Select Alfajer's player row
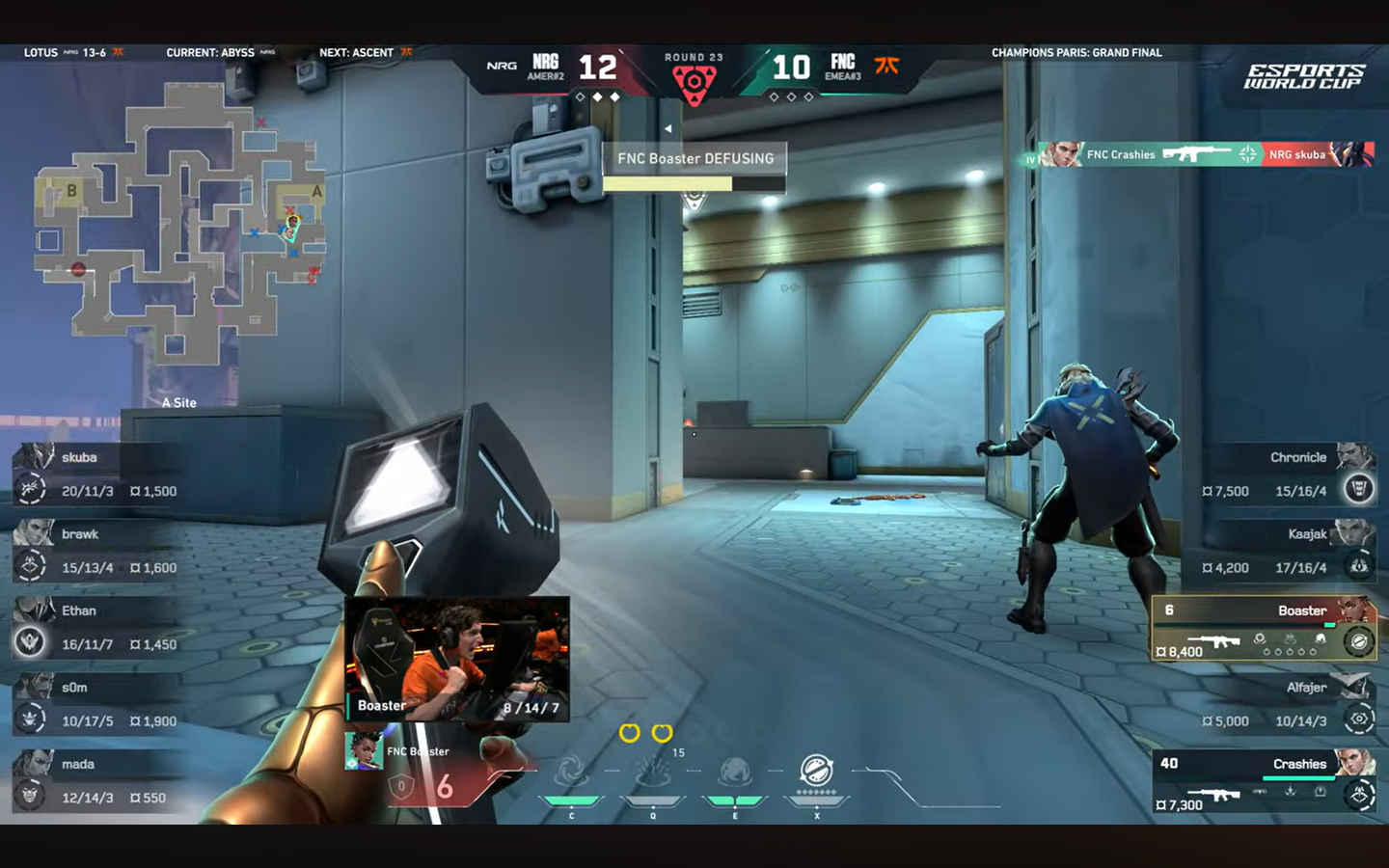Viewport: 1389px width, 868px height. [x=1288, y=704]
